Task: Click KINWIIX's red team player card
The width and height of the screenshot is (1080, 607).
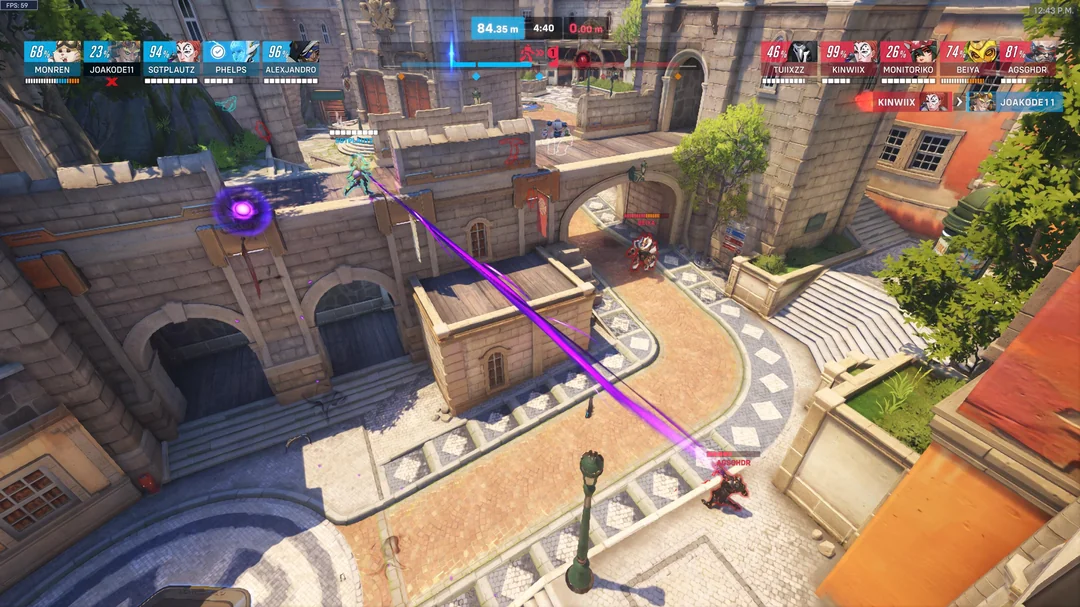Action: [849, 59]
